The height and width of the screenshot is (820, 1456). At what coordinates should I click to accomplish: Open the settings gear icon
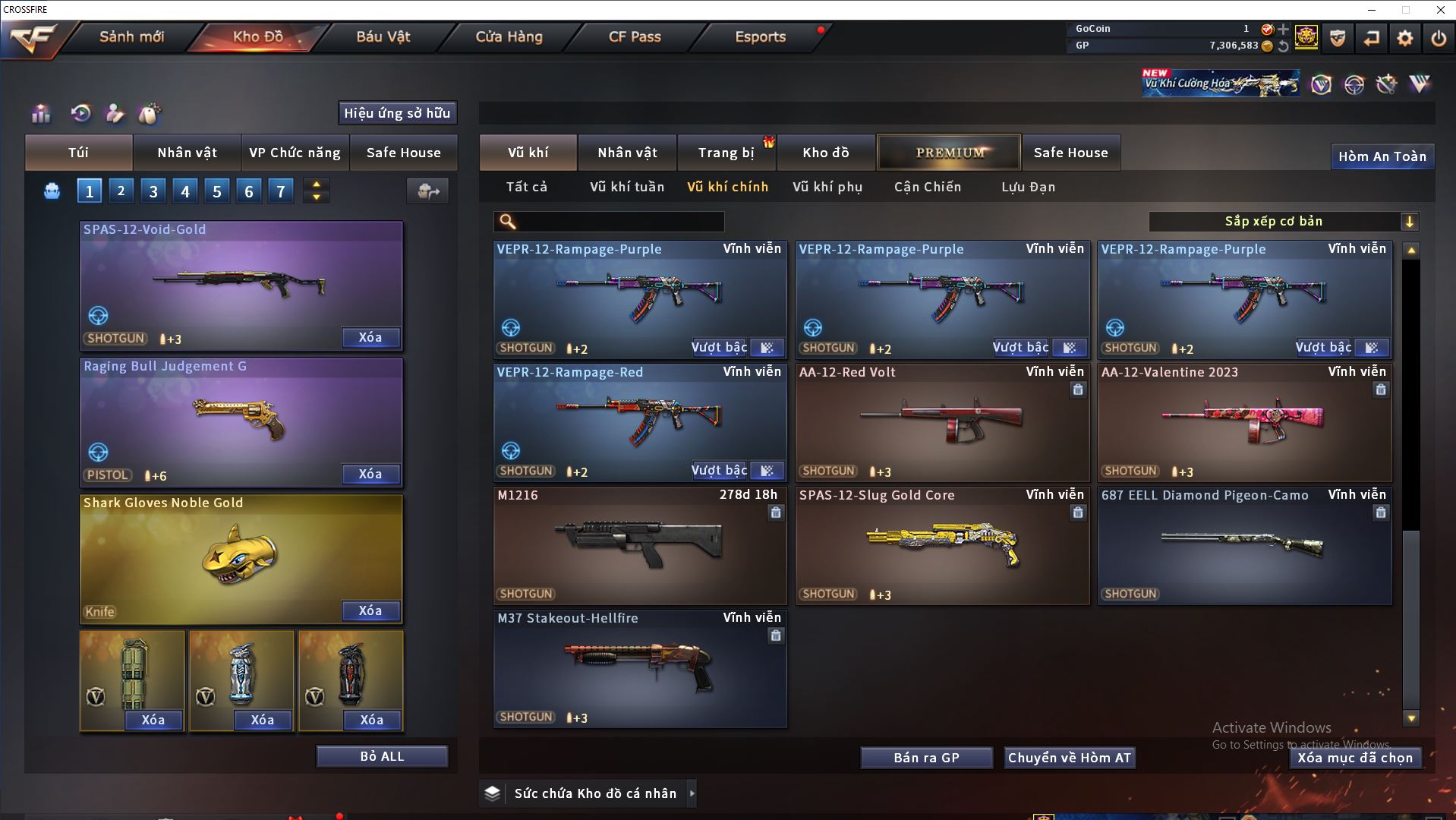point(1404,38)
